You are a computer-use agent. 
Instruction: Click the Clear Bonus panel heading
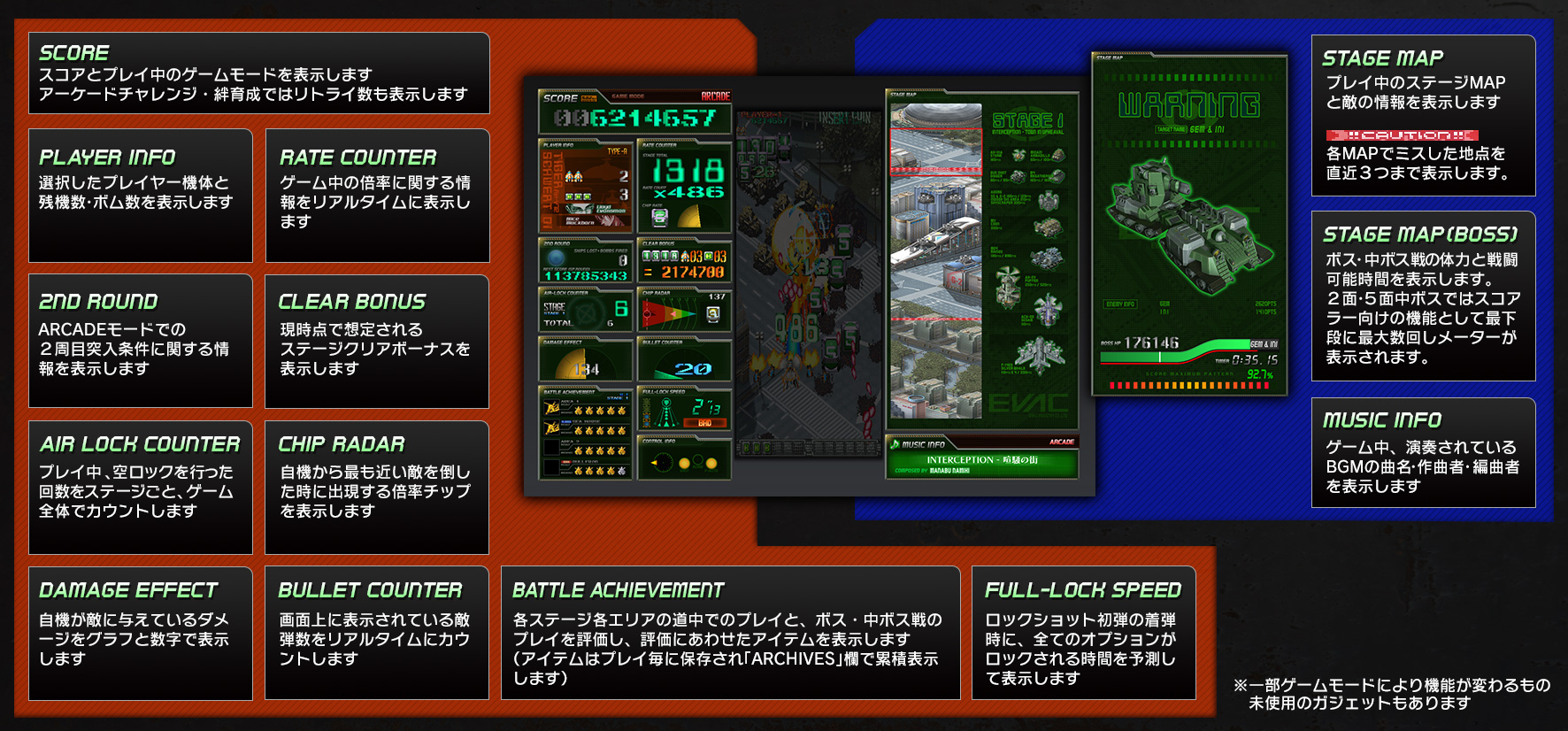(352, 301)
